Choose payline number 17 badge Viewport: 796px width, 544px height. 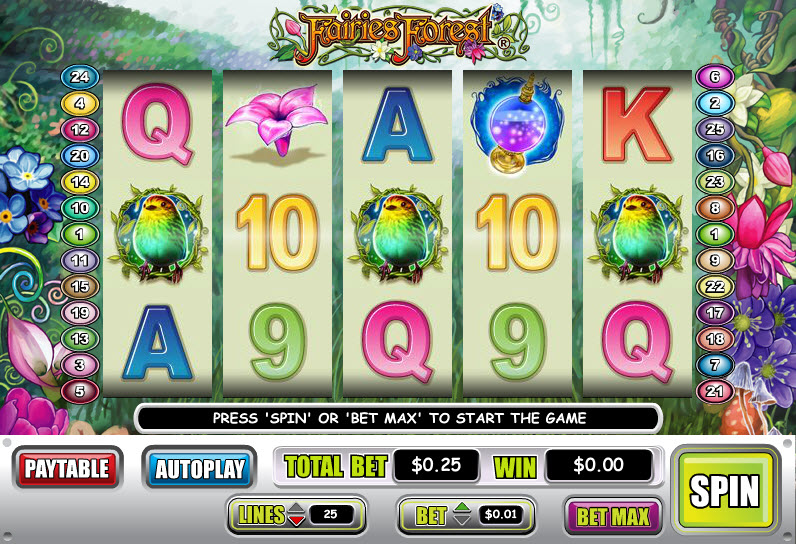coord(715,312)
